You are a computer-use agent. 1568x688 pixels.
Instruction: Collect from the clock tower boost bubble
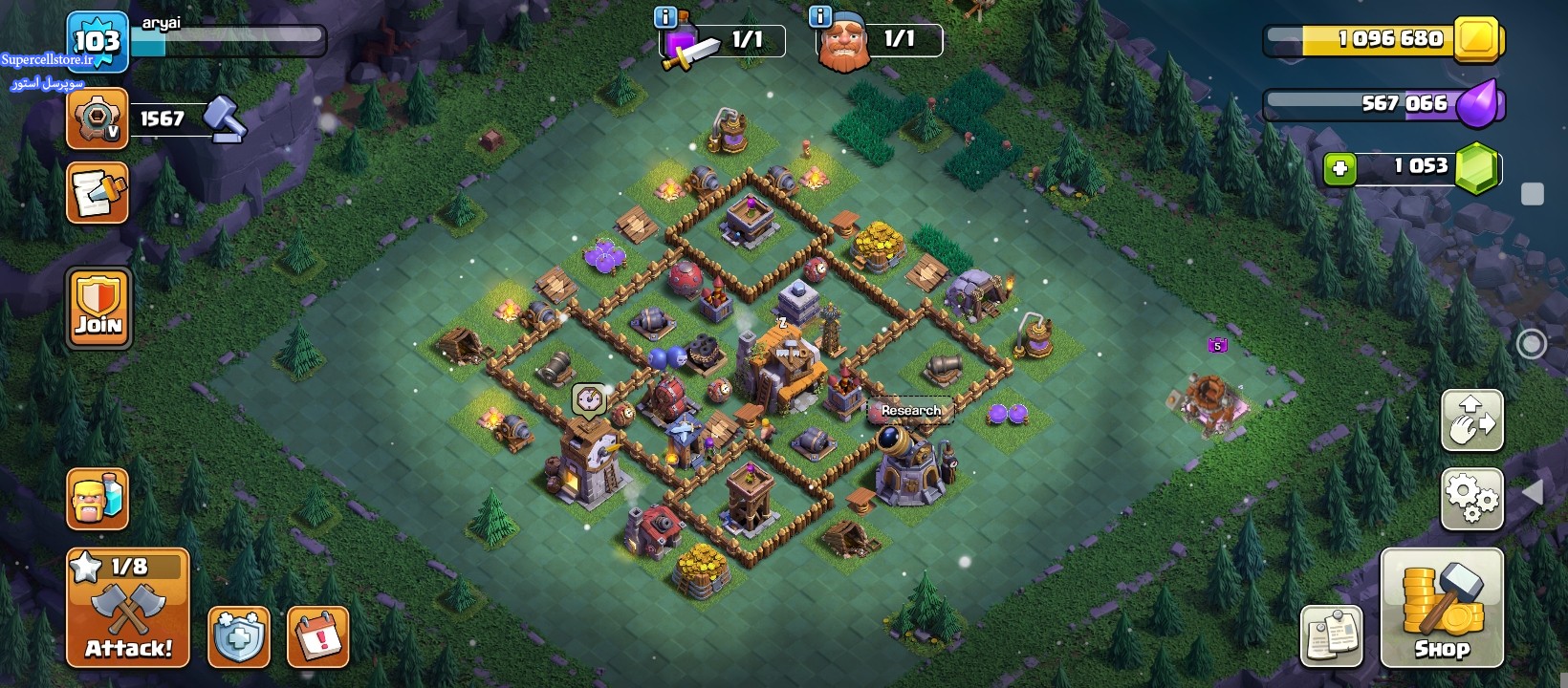(589, 398)
